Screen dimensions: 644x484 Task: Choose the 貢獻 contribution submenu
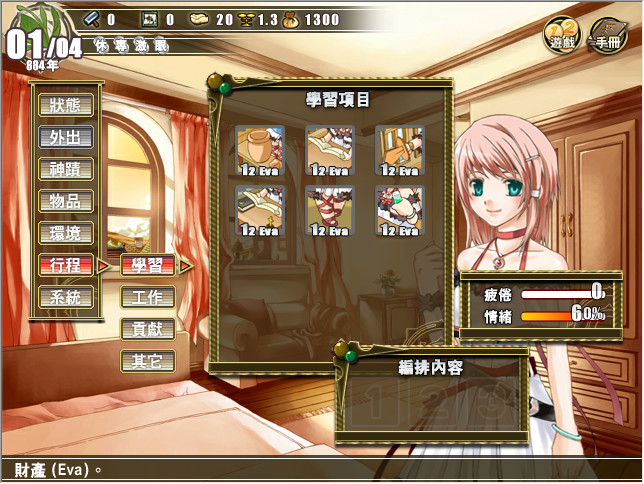tap(147, 329)
